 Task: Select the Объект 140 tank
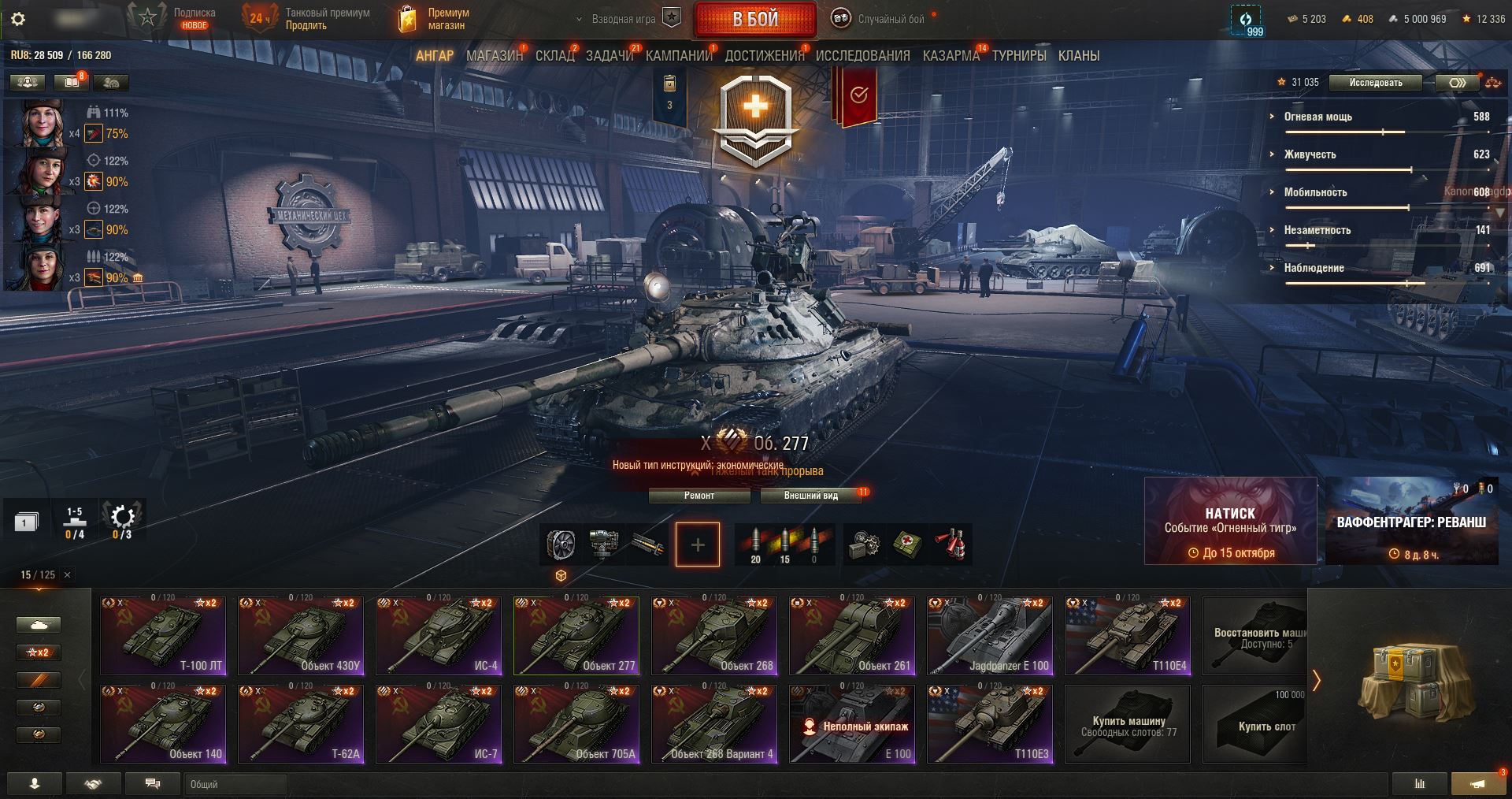pyautogui.click(x=163, y=723)
